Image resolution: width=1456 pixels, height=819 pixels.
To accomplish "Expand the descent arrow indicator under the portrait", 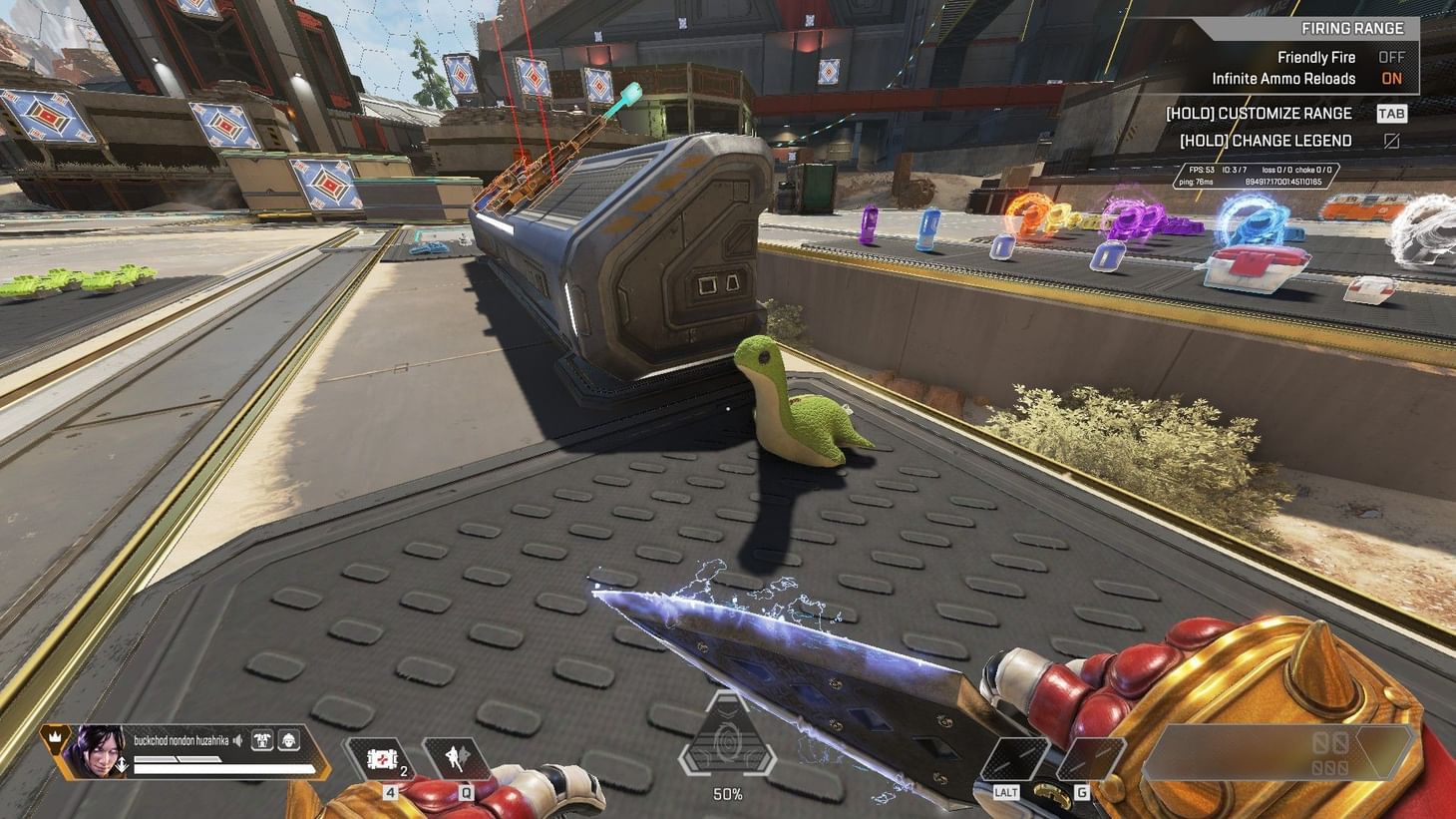I will (x=122, y=764).
